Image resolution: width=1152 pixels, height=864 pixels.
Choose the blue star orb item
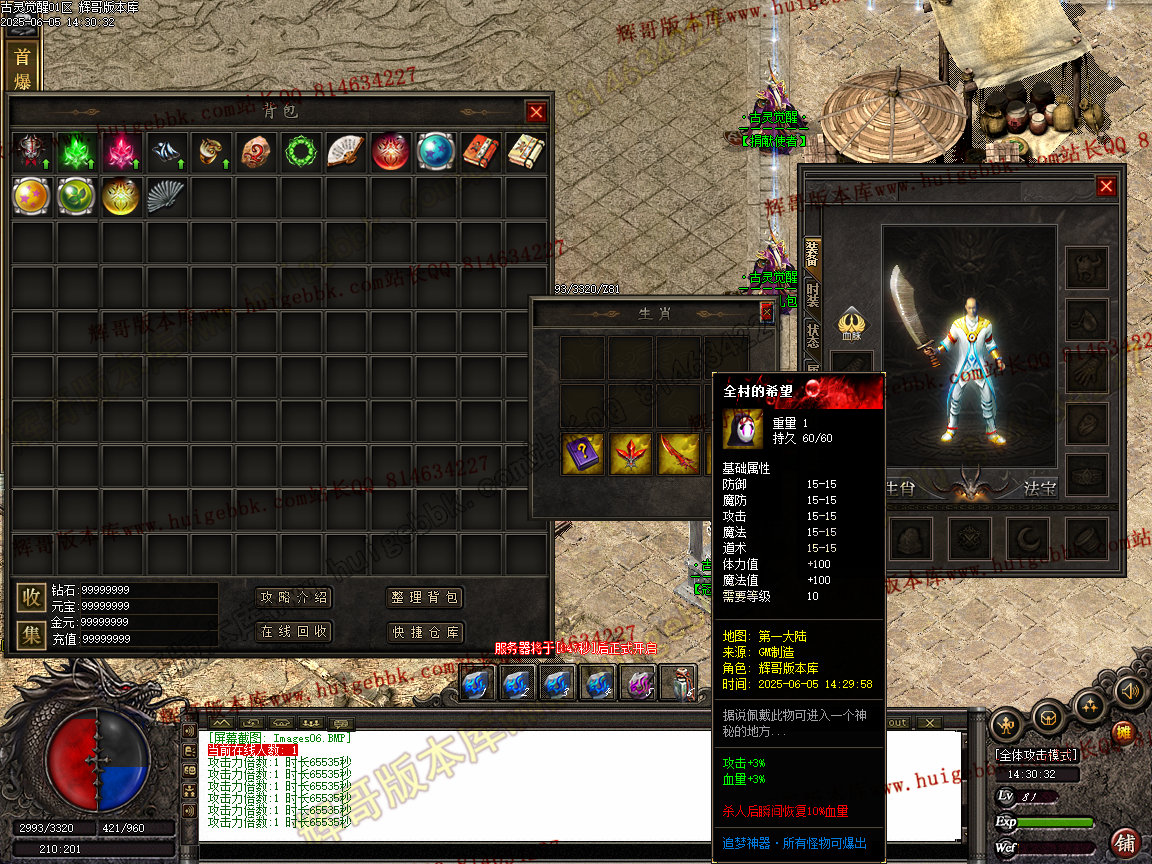[x=435, y=152]
